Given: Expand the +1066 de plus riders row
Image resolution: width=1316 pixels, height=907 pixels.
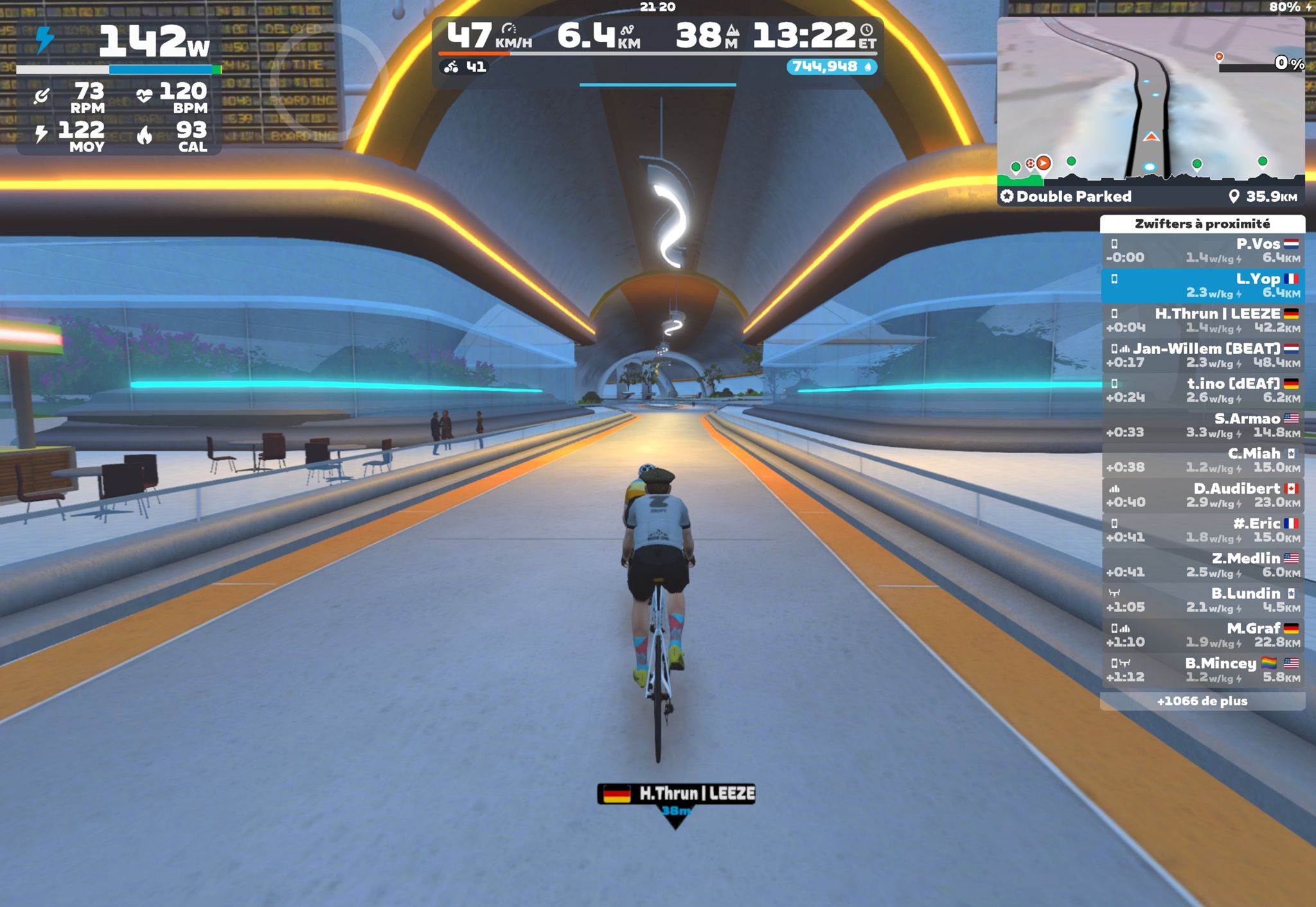Looking at the screenshot, I should click(x=1202, y=701).
